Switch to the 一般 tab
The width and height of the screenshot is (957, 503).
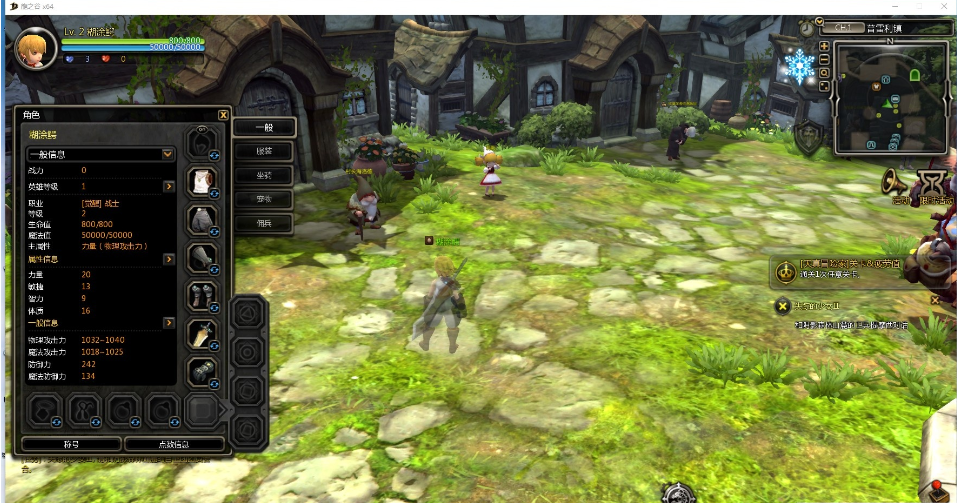click(264, 128)
